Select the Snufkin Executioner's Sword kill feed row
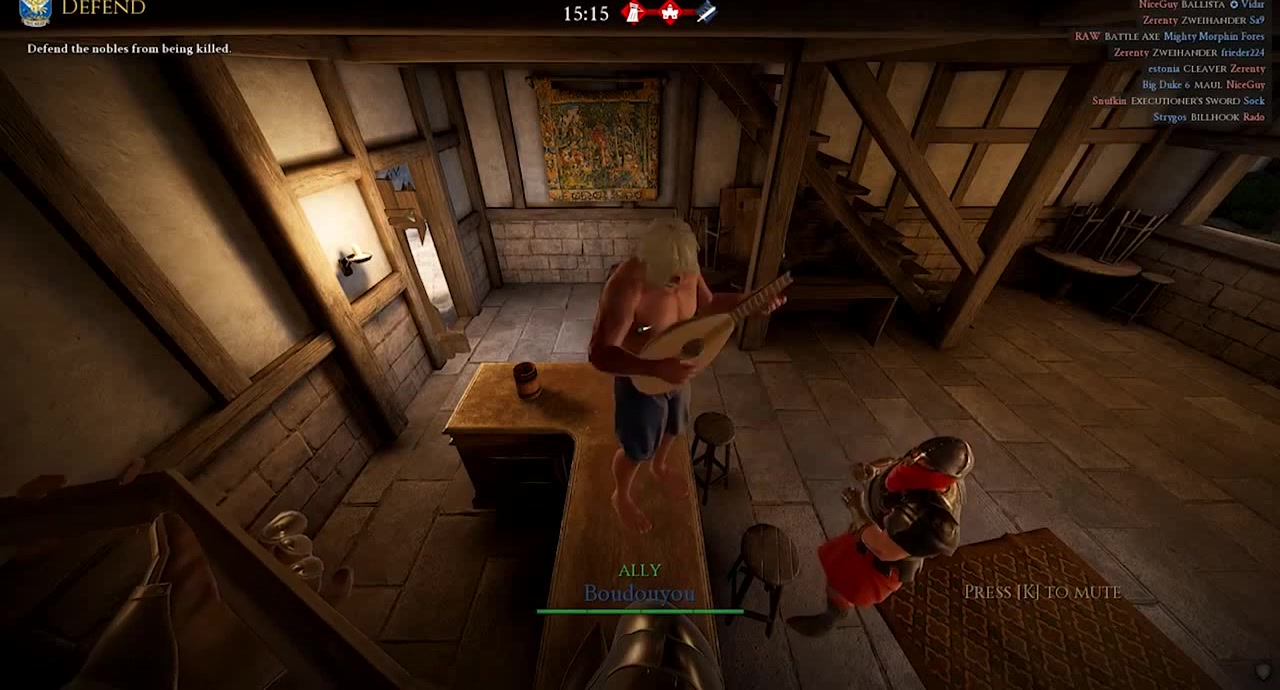 (x=1178, y=101)
